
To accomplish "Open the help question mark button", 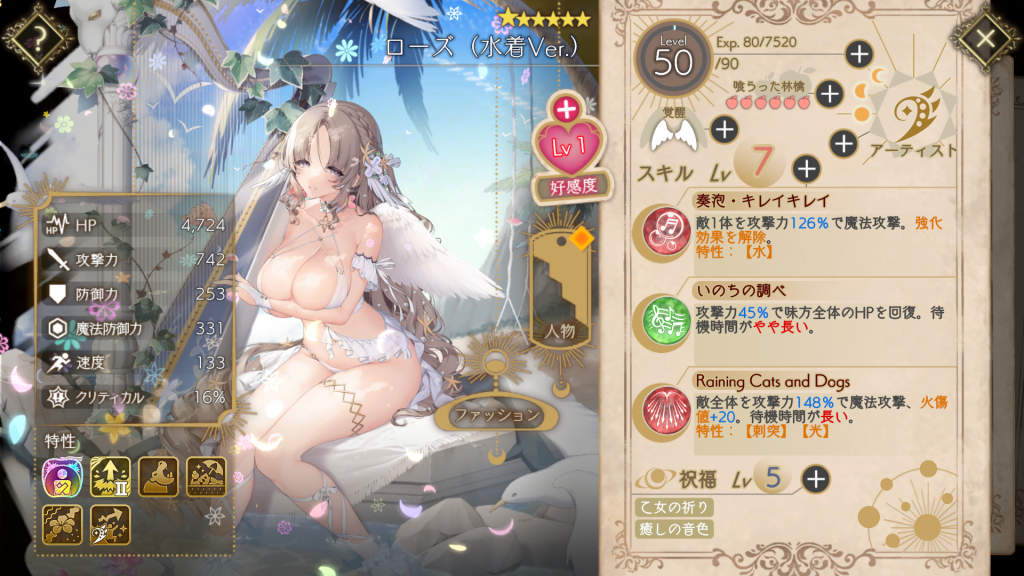I will tap(38, 40).
